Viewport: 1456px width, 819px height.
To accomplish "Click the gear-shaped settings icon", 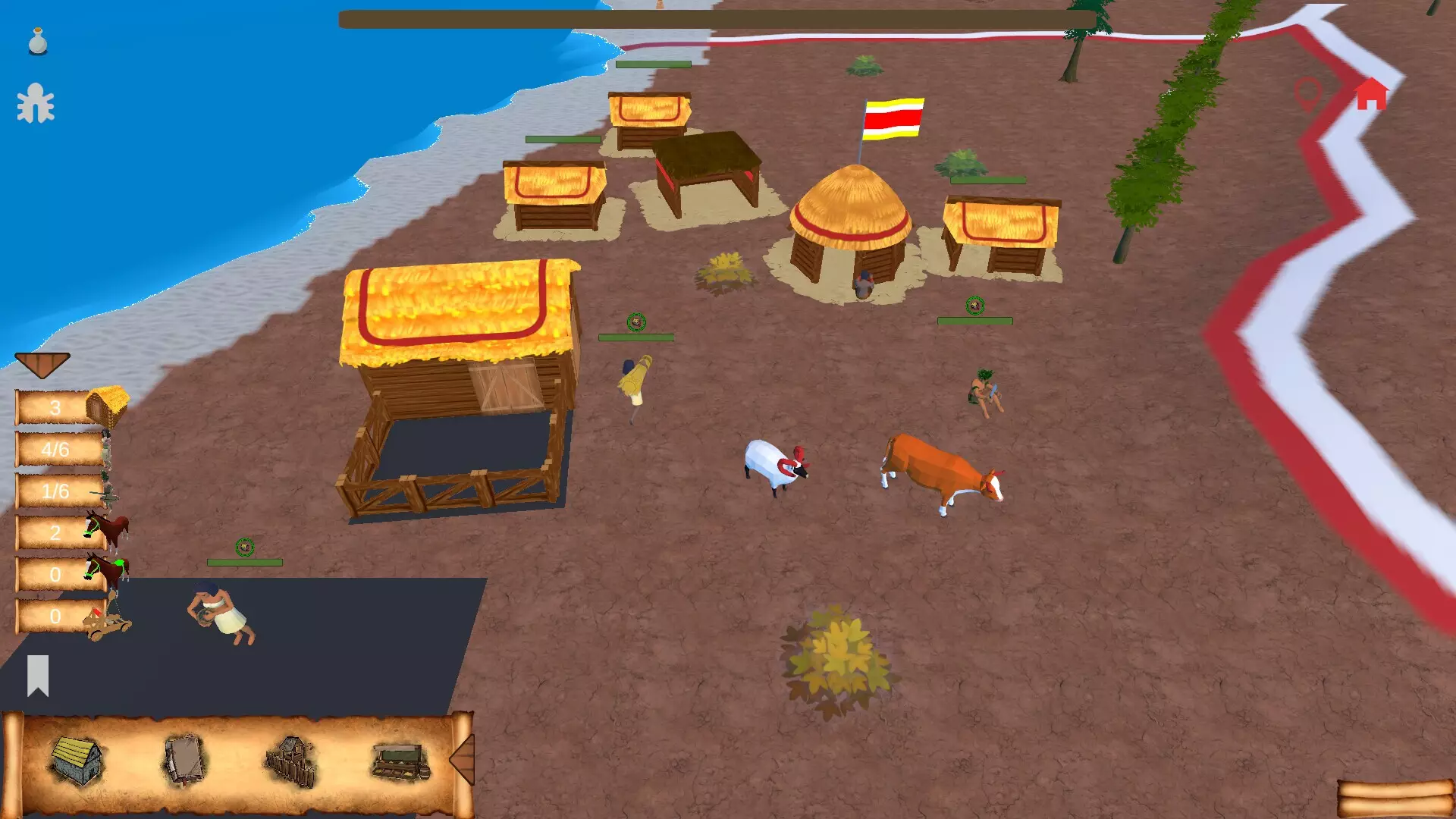I will point(36,103).
